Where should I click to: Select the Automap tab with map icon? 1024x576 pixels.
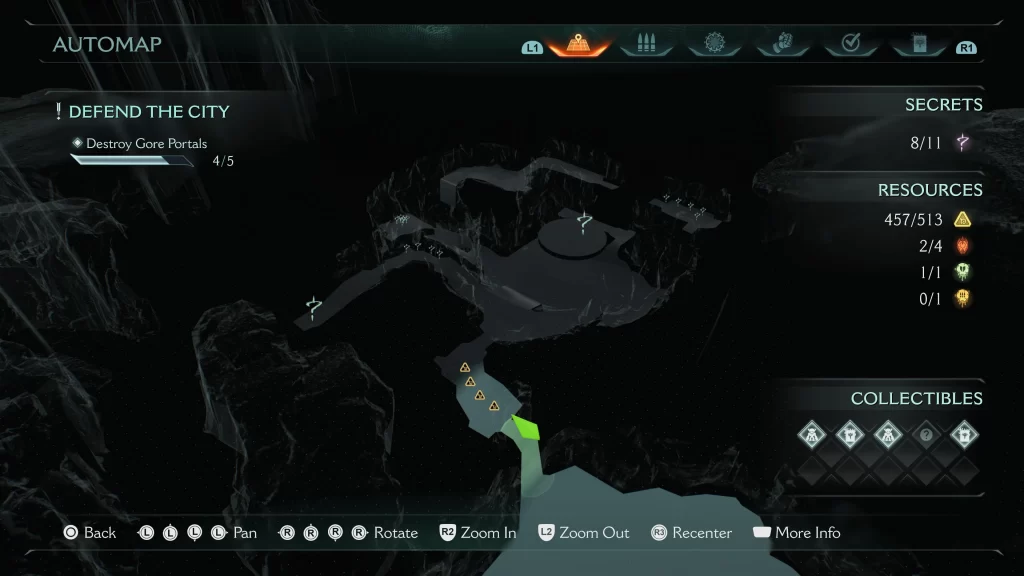point(579,44)
